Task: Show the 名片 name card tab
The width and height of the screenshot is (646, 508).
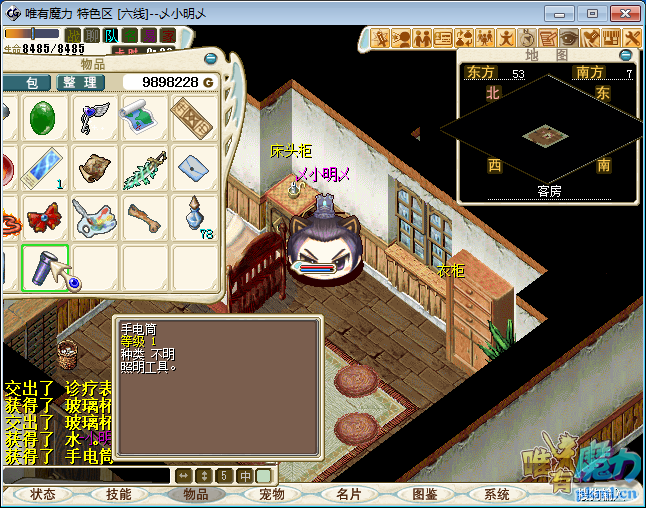Action: click(348, 494)
